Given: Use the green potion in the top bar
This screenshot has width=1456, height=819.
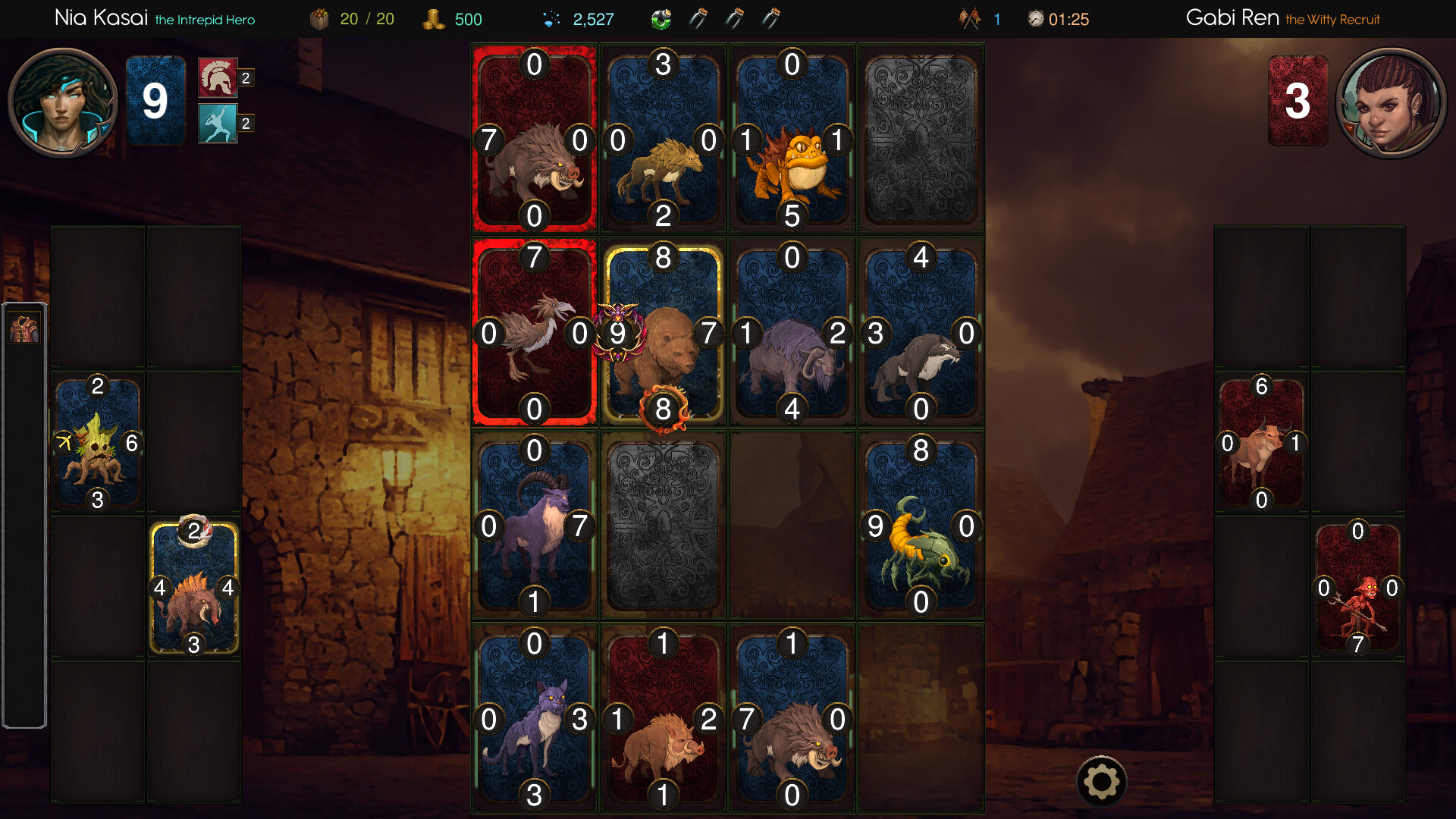Looking at the screenshot, I should coord(662,19).
